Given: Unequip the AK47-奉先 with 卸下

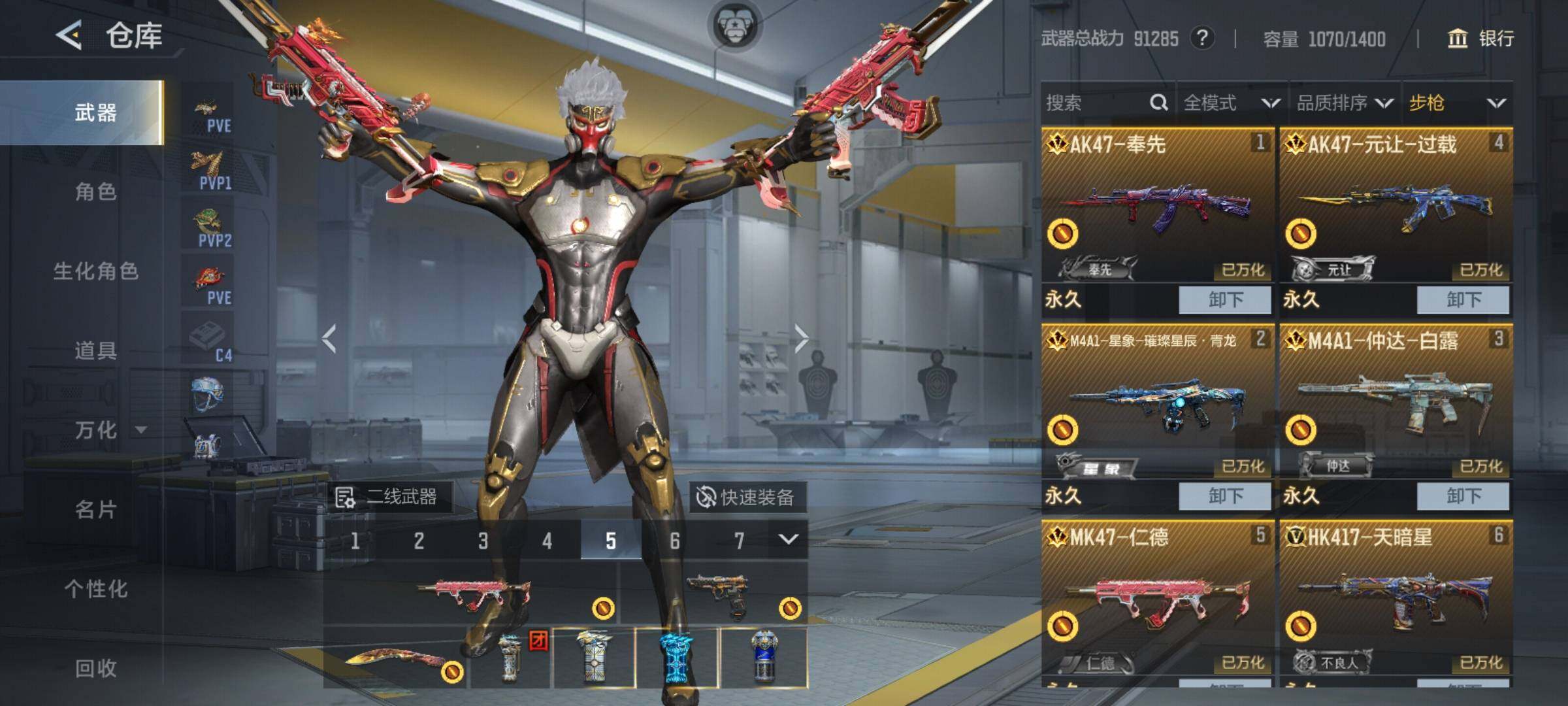Looking at the screenshot, I should [1225, 300].
